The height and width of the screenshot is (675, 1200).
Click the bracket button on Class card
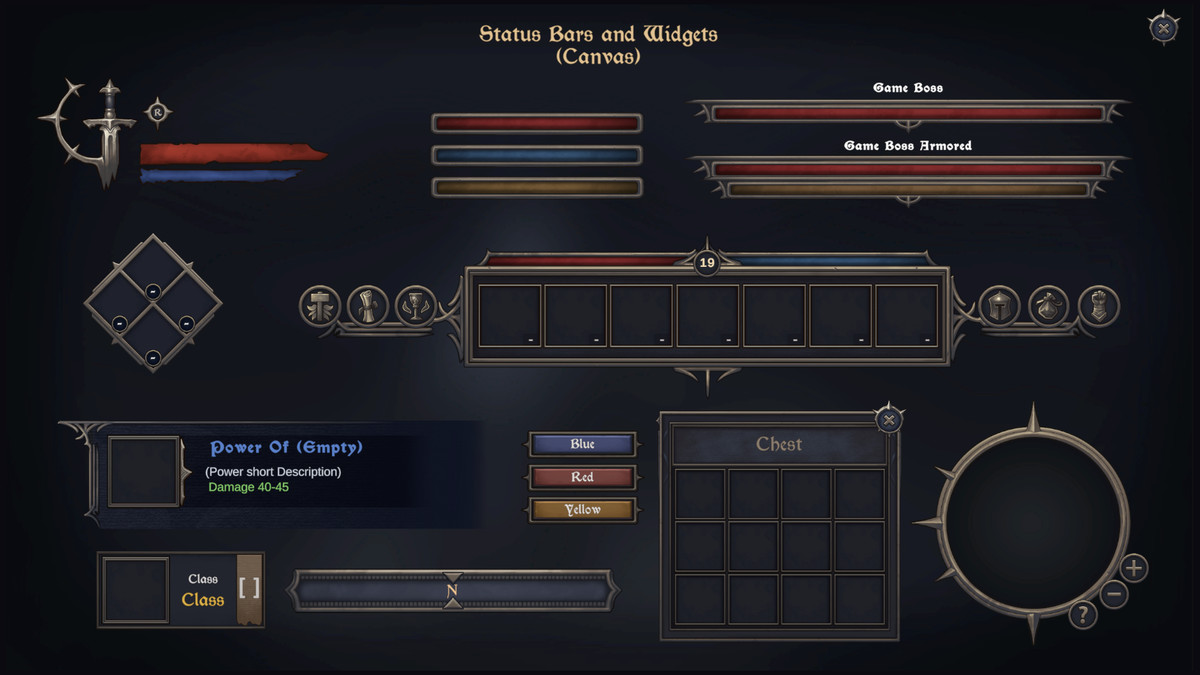(x=249, y=588)
